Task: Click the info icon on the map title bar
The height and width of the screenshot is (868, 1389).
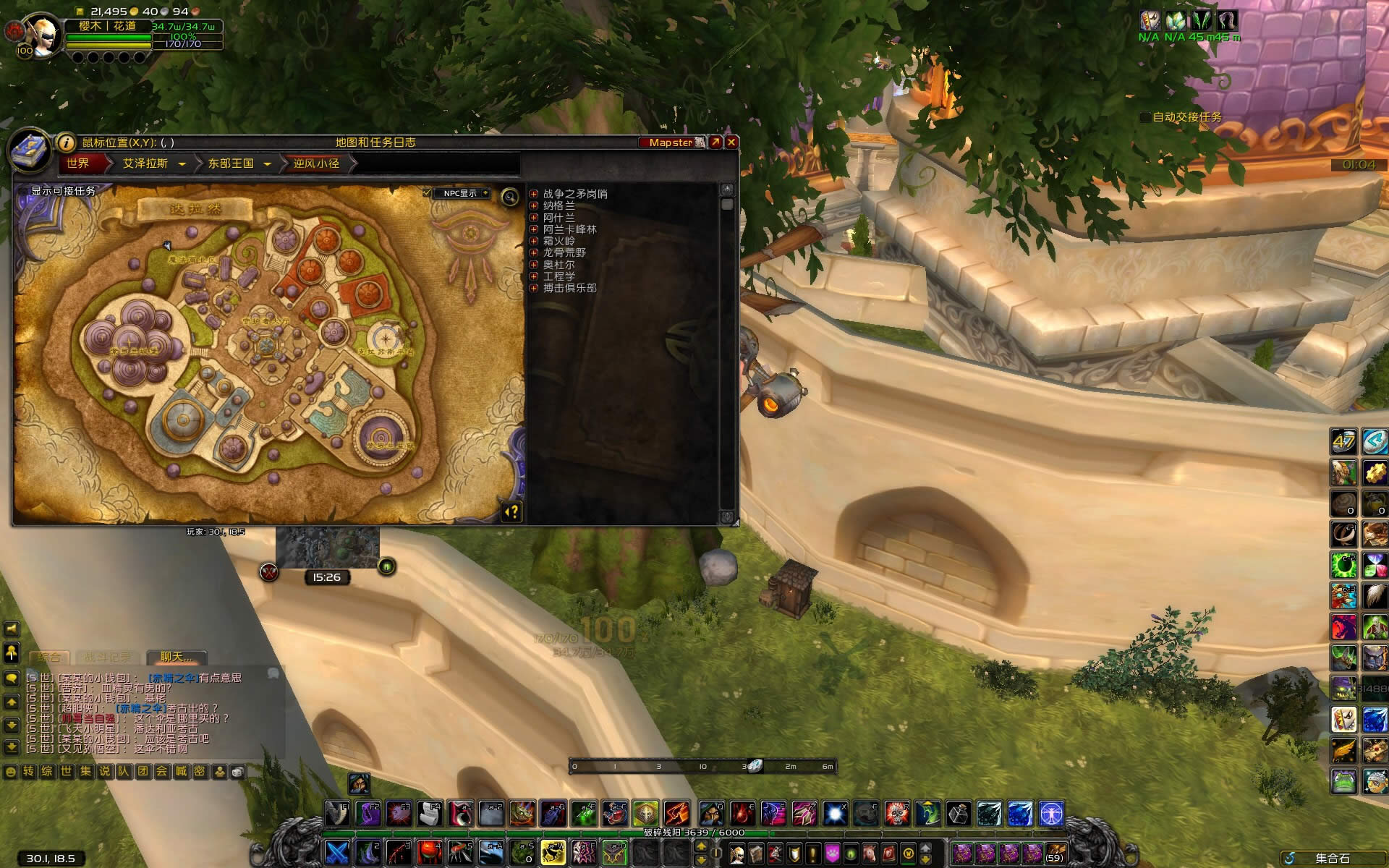Action: tap(66, 142)
